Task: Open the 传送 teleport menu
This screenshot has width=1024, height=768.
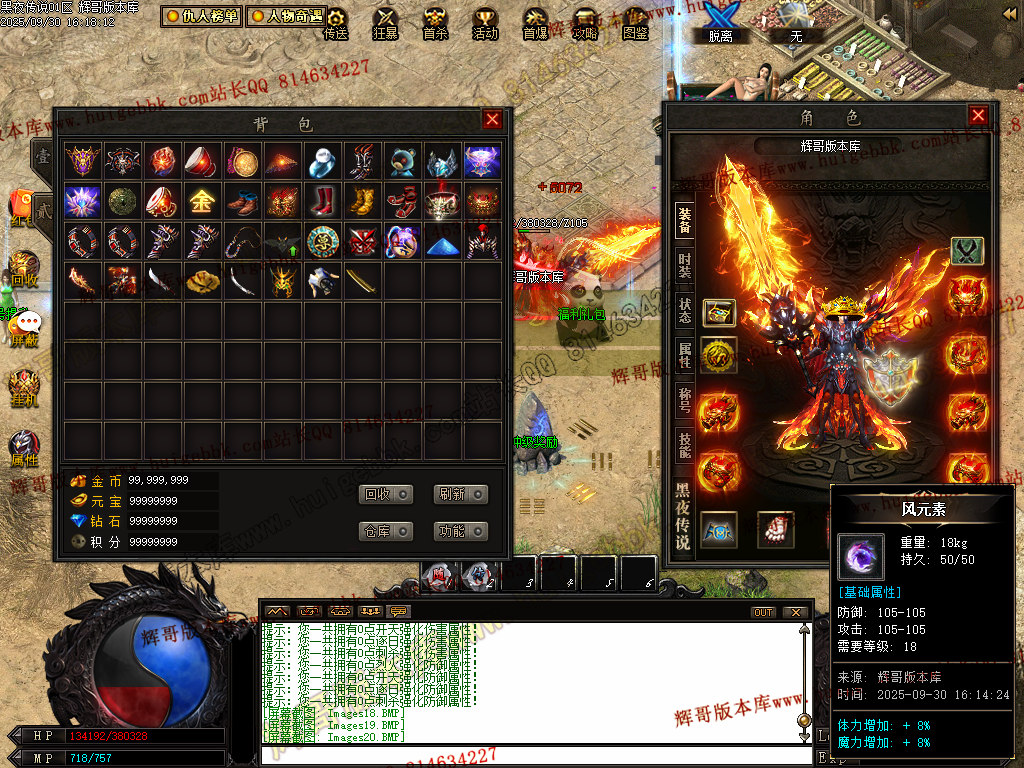Action: coord(336,24)
